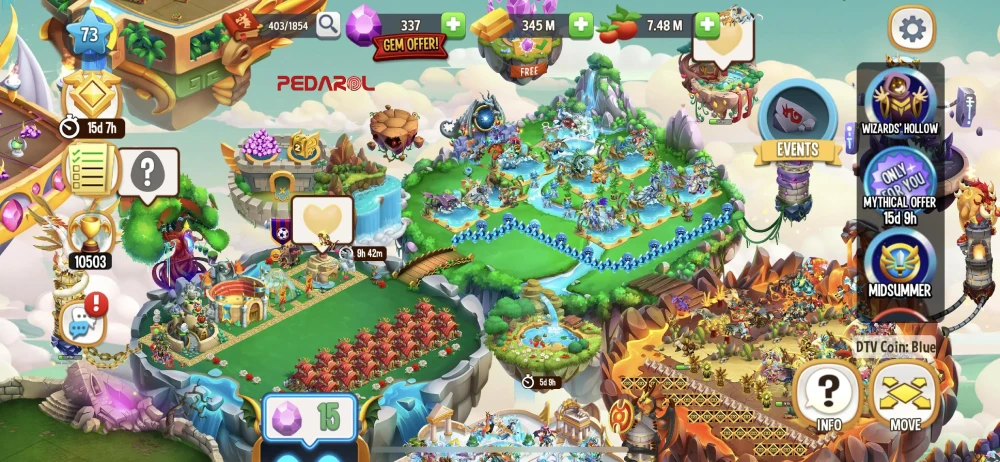Open the free gold bars offer
1000x462 pixels.
527,55
